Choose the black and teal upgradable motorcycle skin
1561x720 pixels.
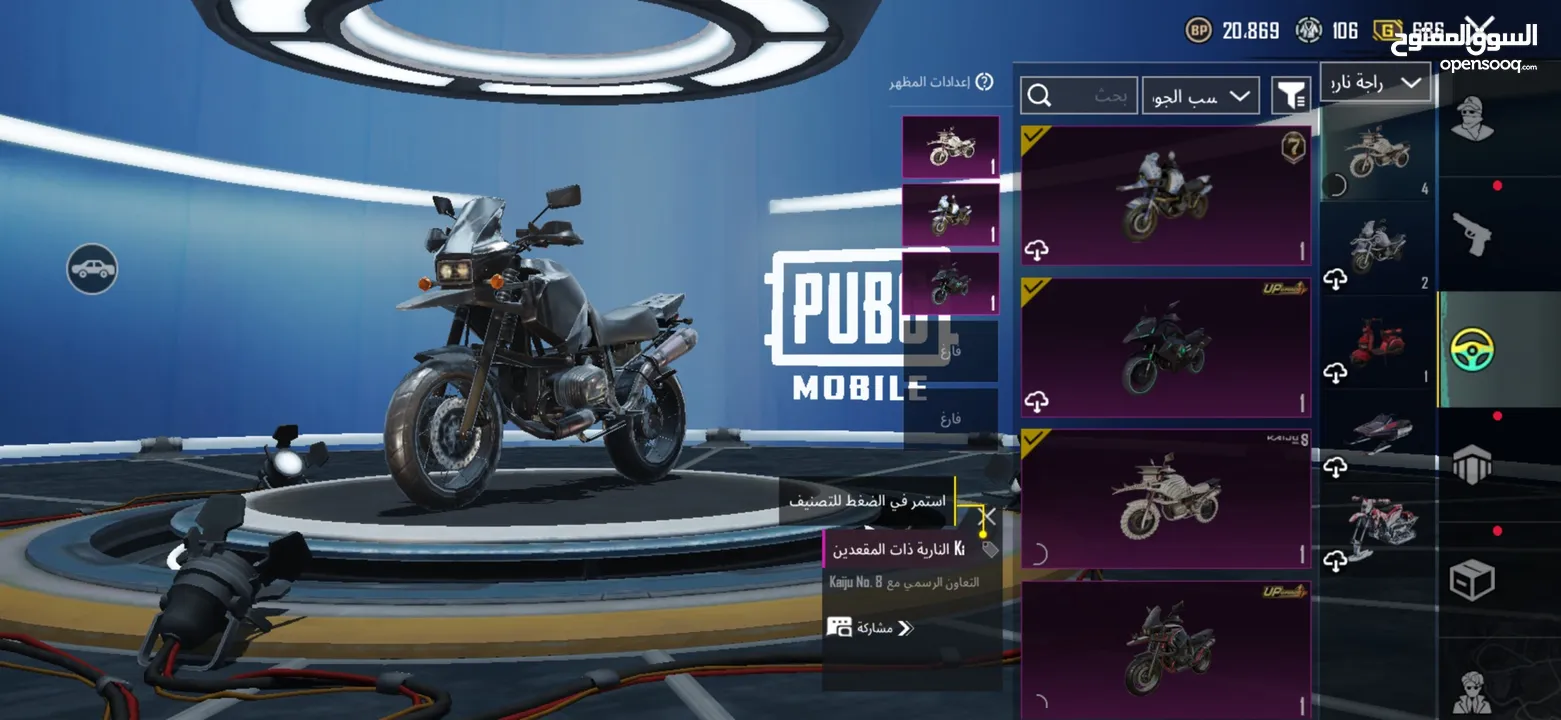[x=1166, y=348]
